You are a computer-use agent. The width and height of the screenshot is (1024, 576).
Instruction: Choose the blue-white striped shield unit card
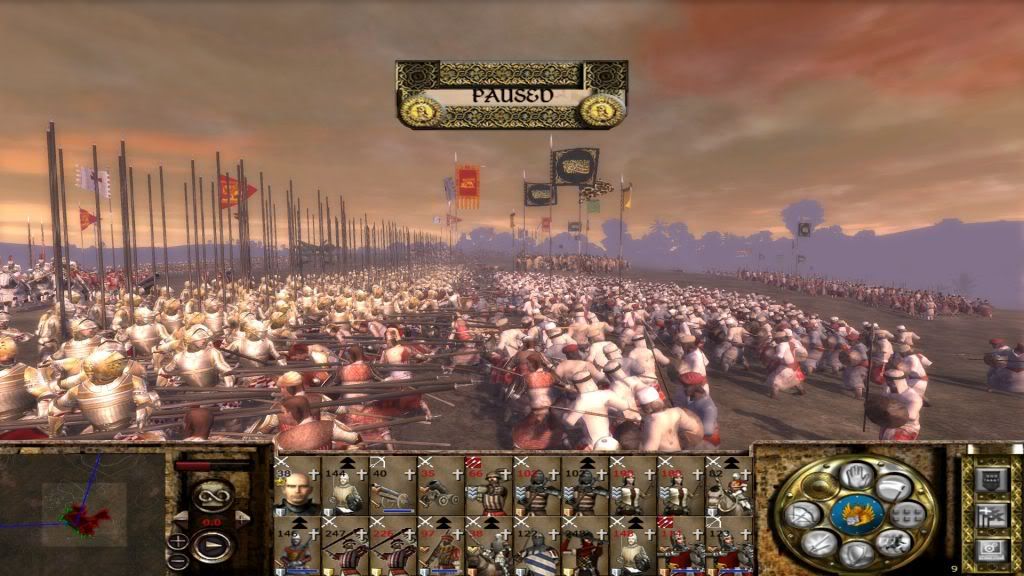tap(537, 547)
